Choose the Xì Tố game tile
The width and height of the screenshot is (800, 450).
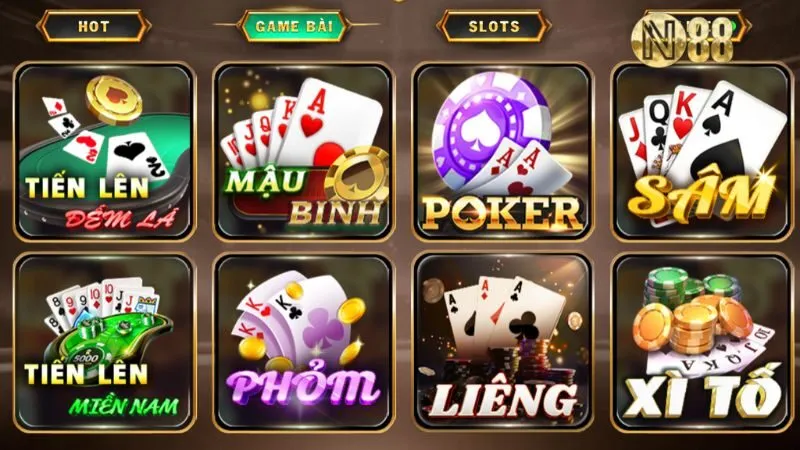(x=699, y=342)
